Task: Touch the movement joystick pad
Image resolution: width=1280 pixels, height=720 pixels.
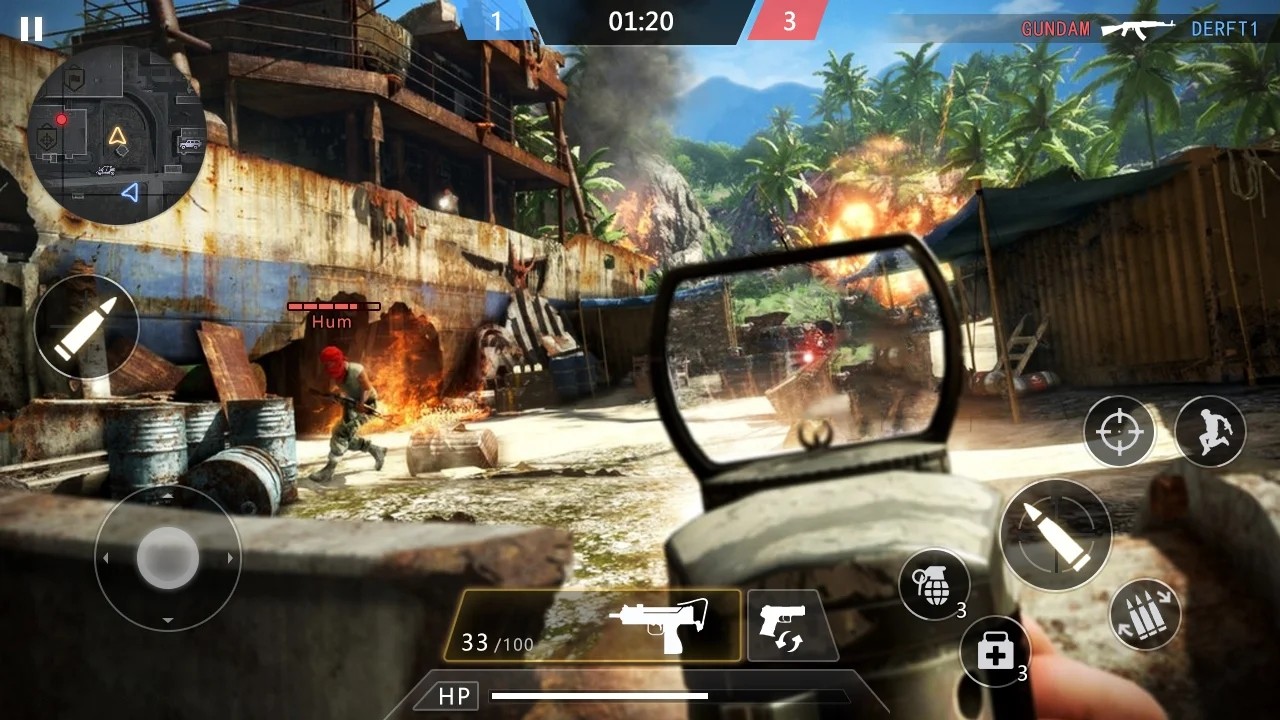Action: pos(166,558)
